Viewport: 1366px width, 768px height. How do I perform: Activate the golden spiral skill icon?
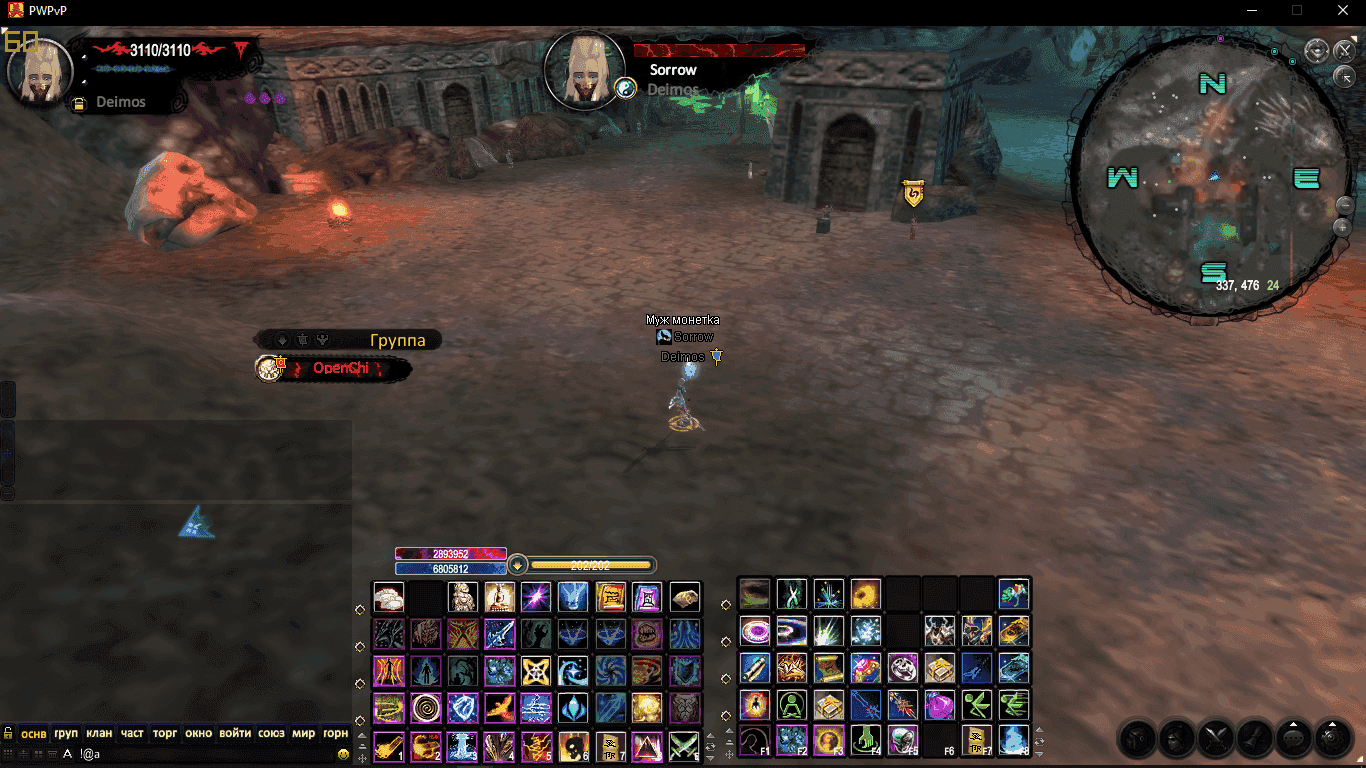[x=427, y=708]
